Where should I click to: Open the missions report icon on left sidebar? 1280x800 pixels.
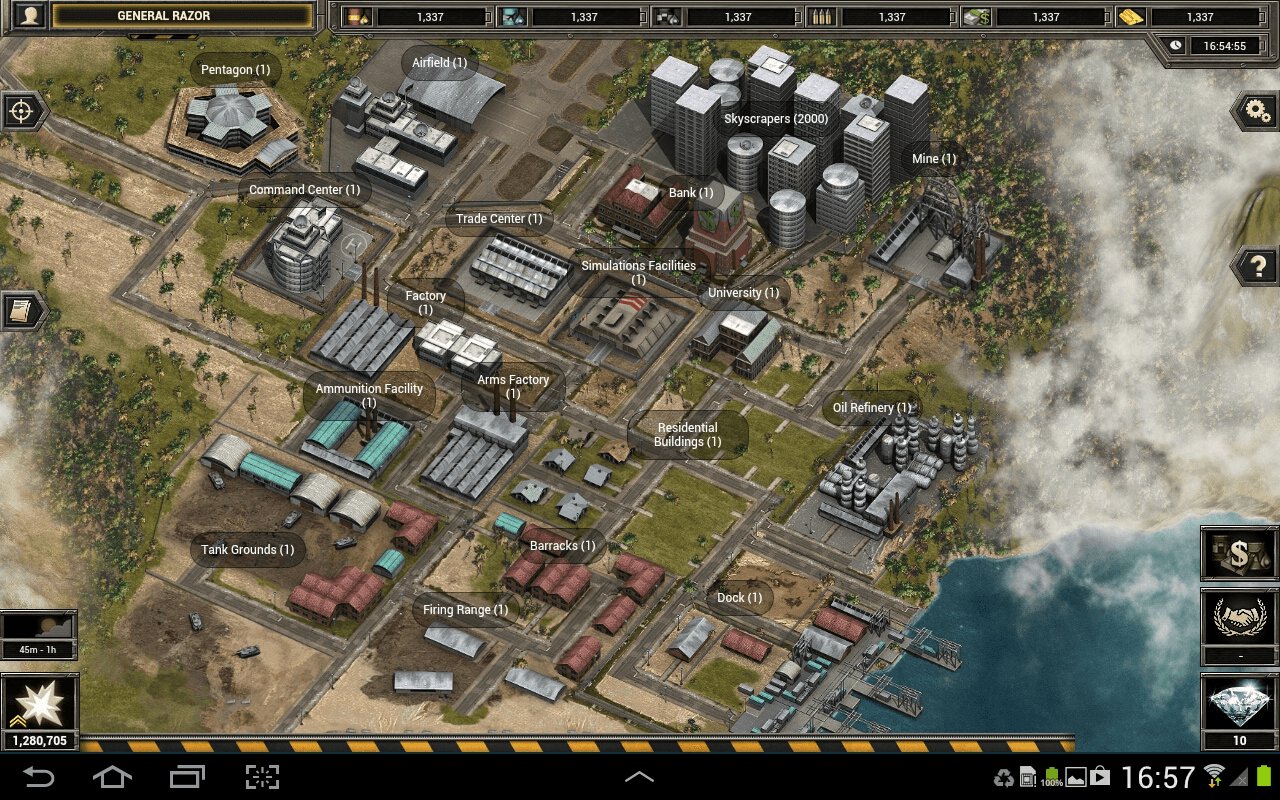(x=21, y=311)
